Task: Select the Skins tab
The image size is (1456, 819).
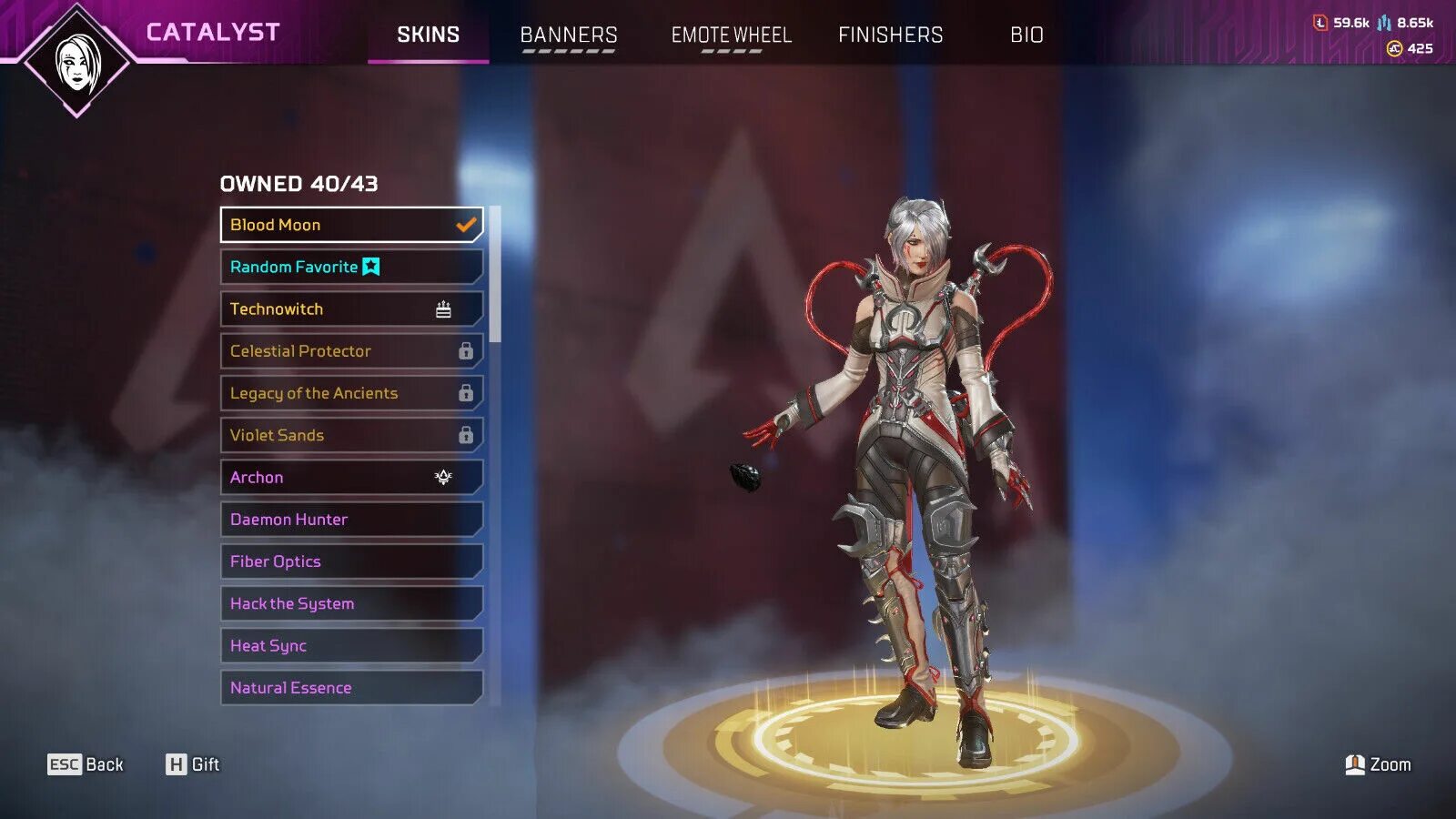Action: click(x=428, y=35)
